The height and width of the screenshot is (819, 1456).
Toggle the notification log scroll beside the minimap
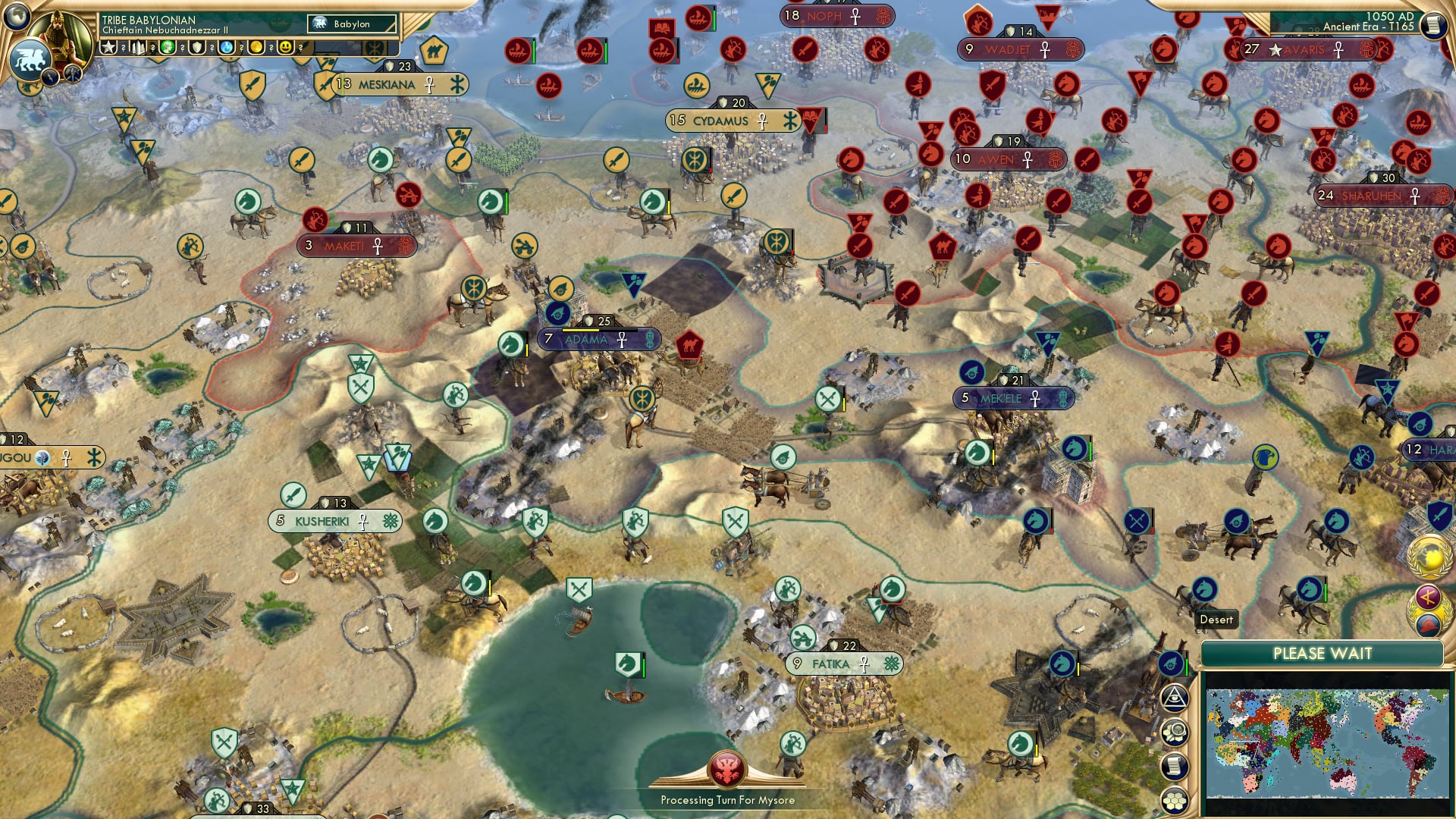pyautogui.click(x=1174, y=766)
